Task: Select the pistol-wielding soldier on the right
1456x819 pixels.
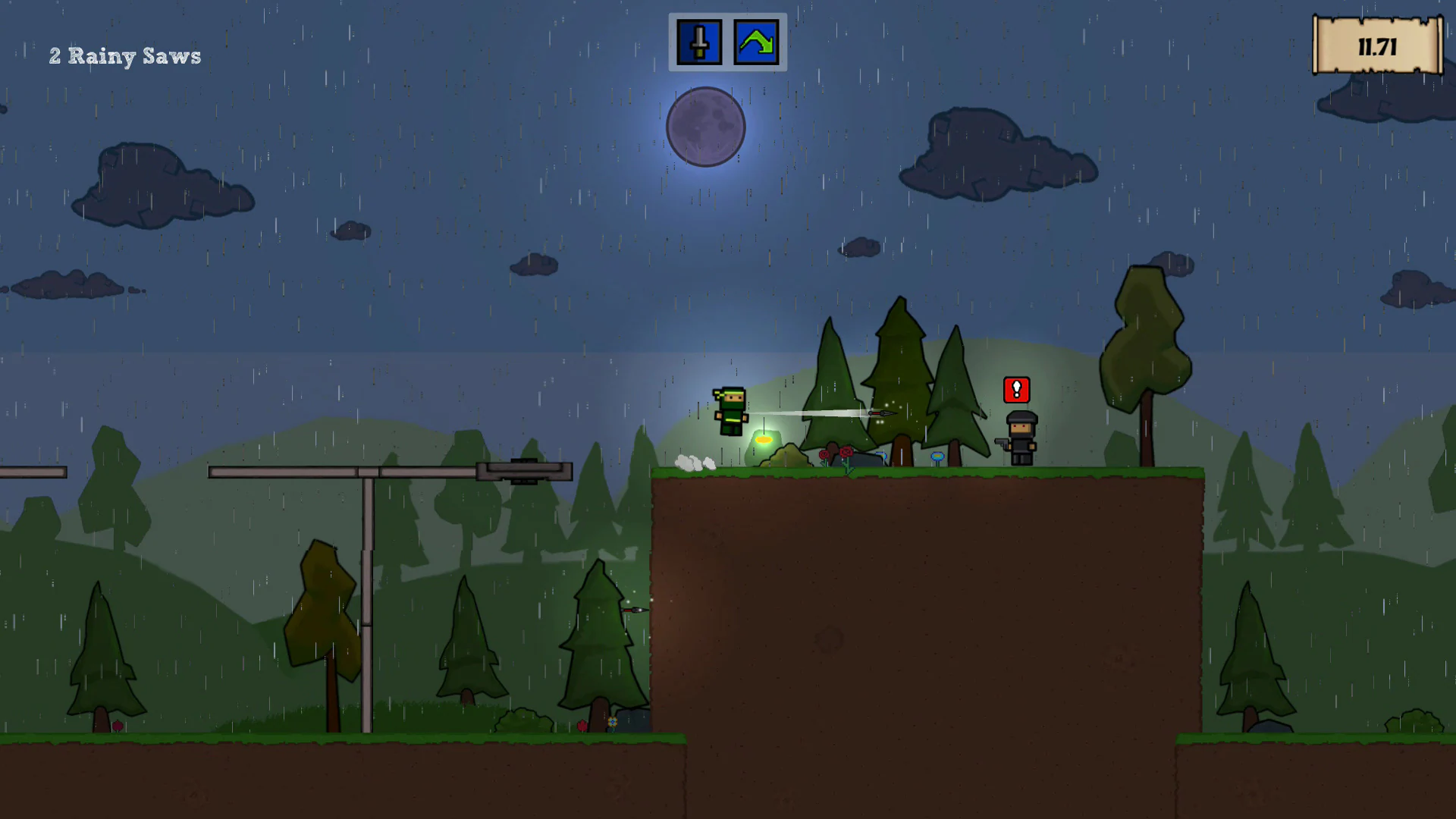Action: (1020, 438)
